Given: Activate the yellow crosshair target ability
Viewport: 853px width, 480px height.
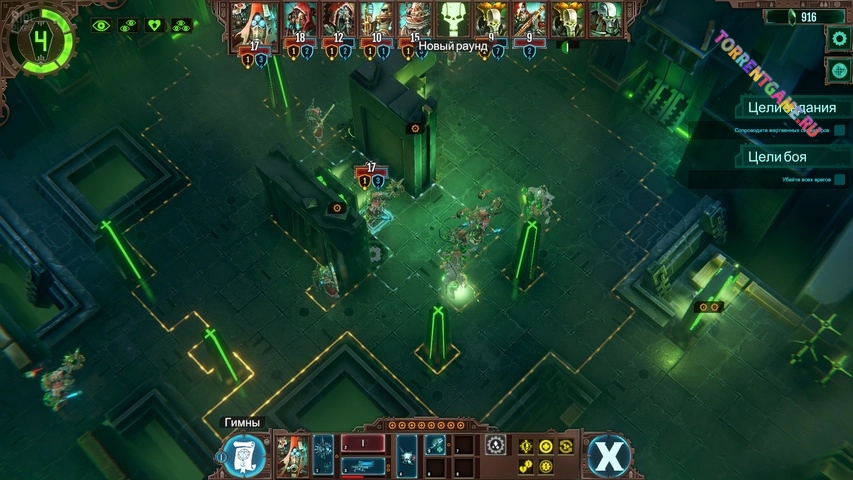Looking at the screenshot, I should coord(546,446).
